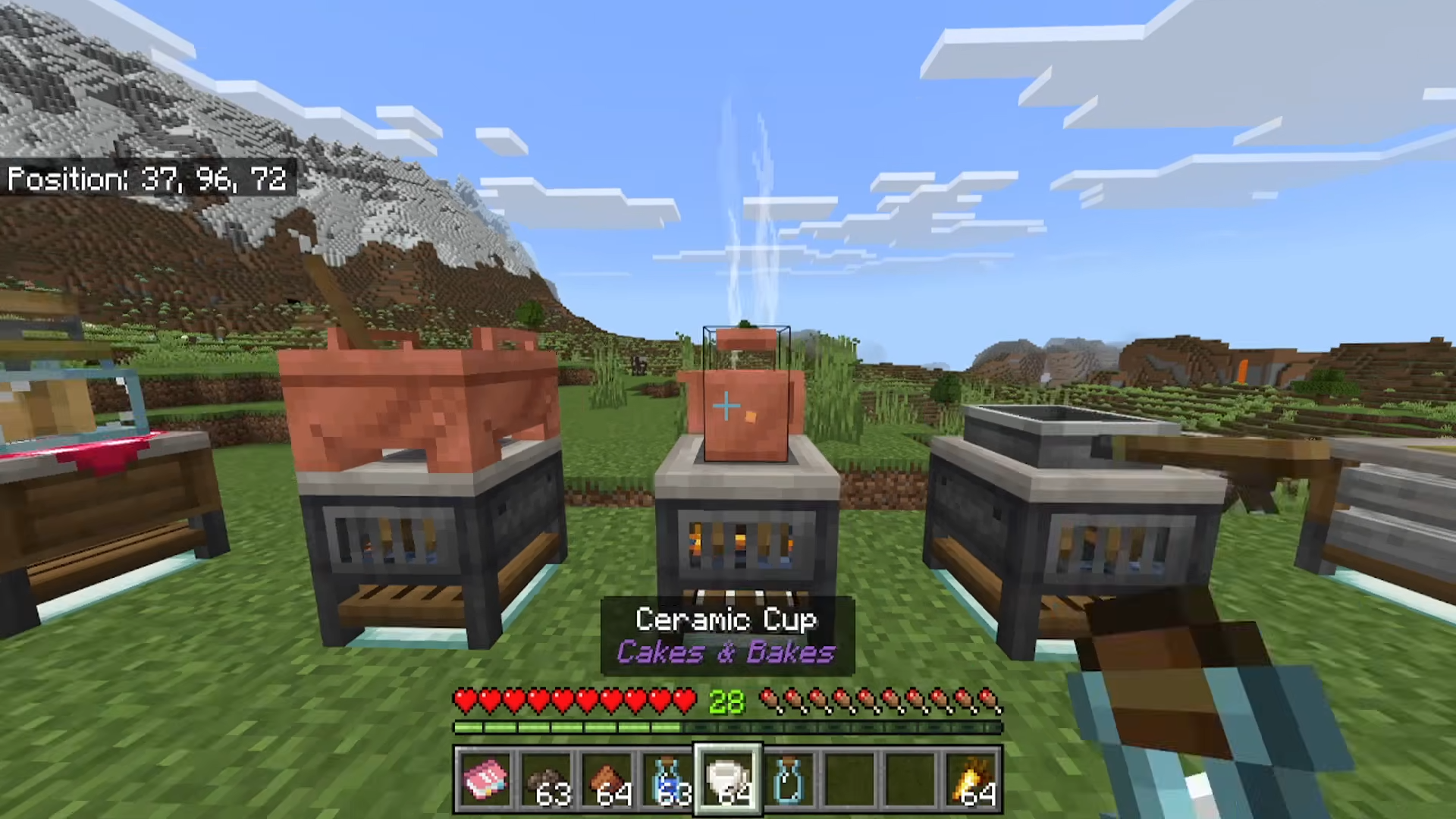Select the dark gray lumps stack slot

pos(547,779)
